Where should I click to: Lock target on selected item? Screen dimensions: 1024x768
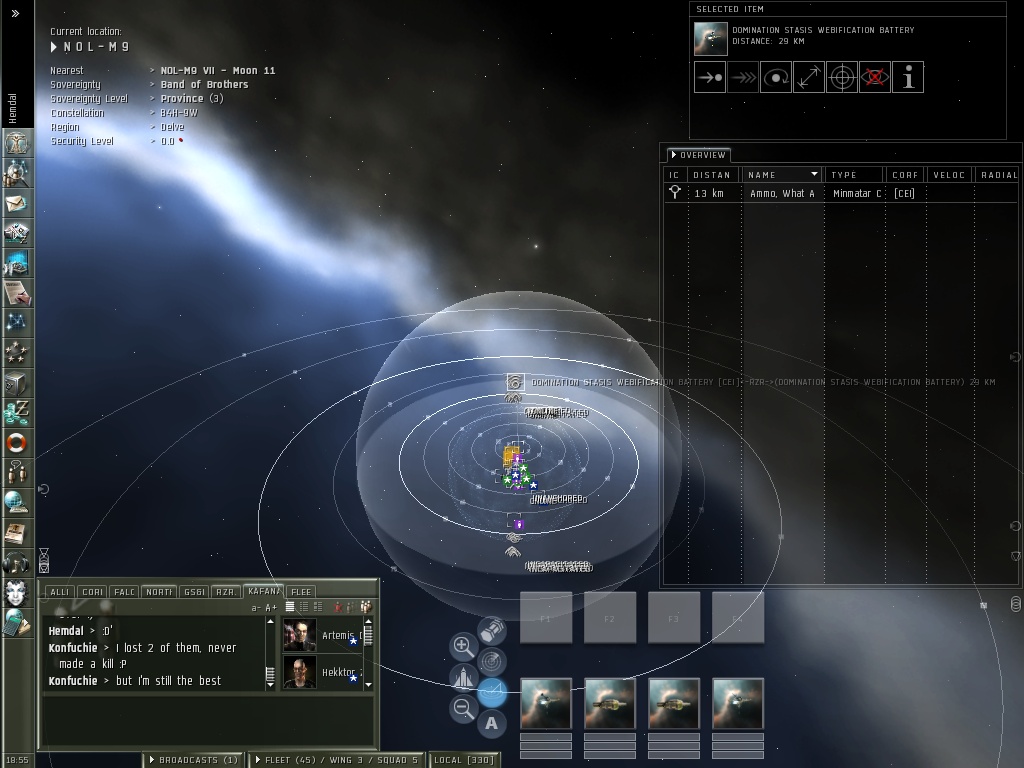pyautogui.click(x=841, y=77)
